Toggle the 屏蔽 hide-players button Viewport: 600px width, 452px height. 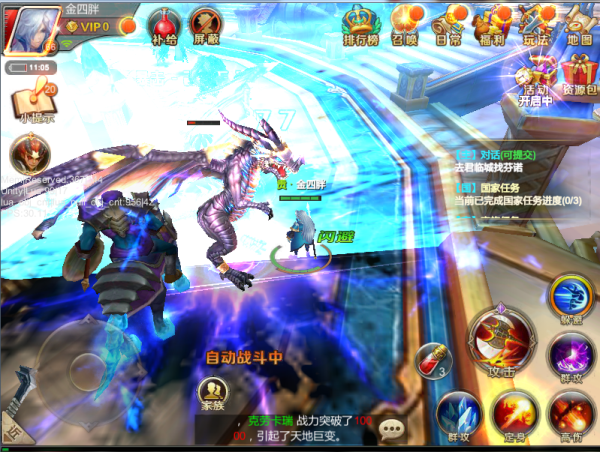206,26
